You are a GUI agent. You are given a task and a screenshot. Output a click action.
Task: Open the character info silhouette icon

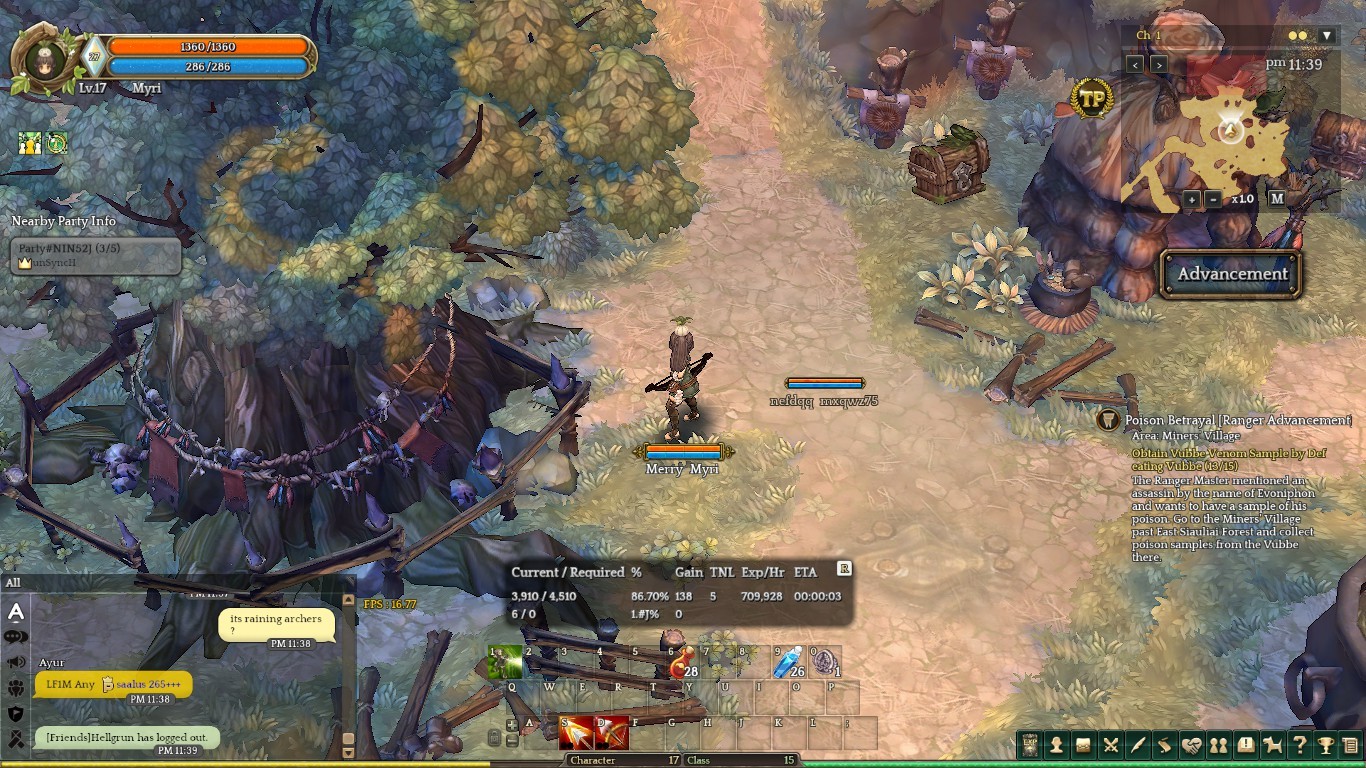1056,745
